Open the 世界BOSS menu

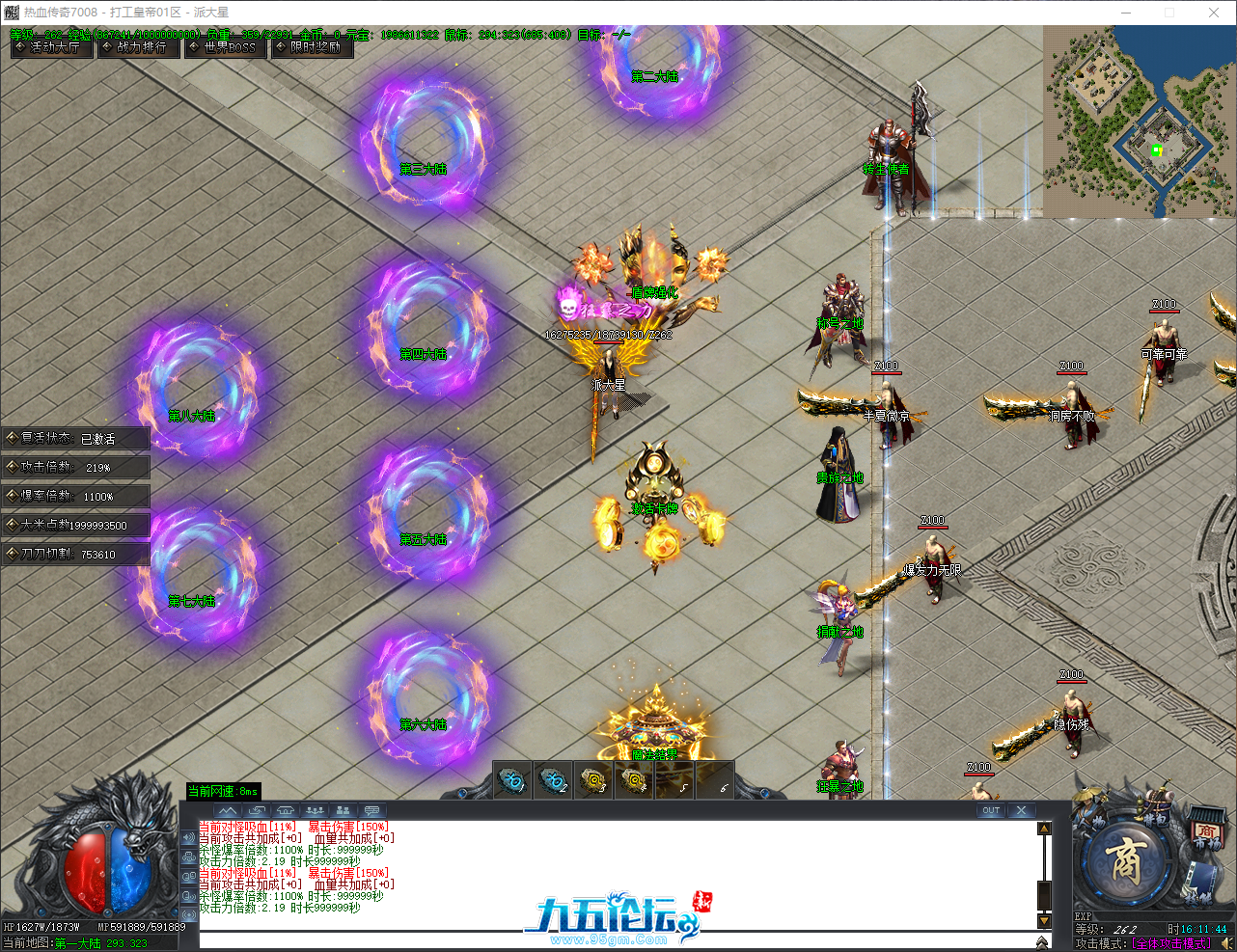point(224,48)
